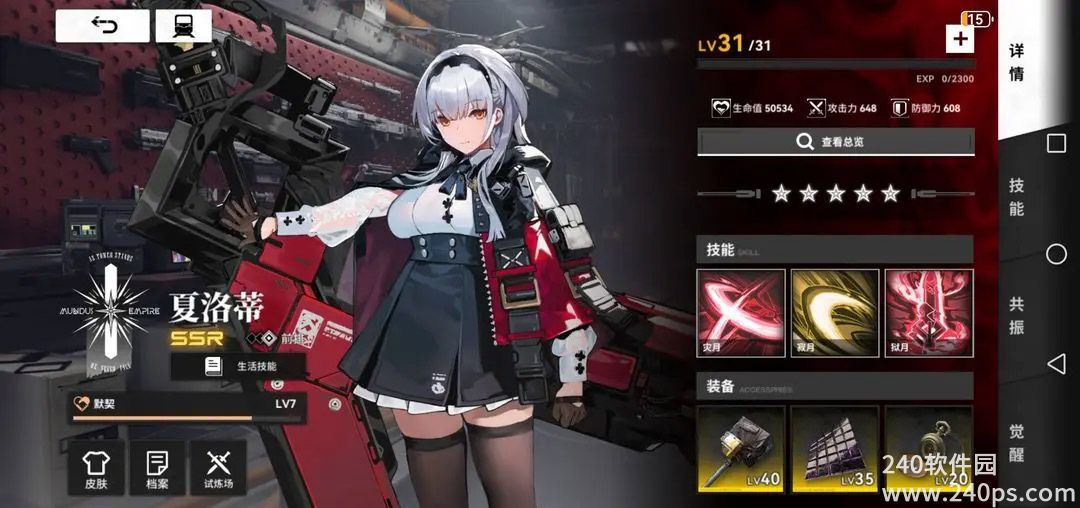This screenshot has width=1080, height=508.
Task: Select the 狱月 skill icon
Action: tap(929, 314)
